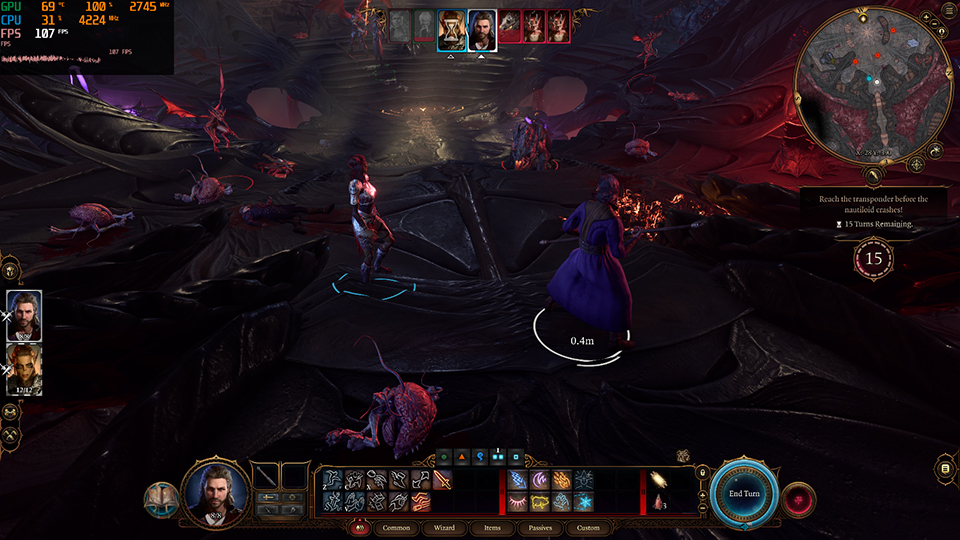Open the spellbook beside the character portrait
The width and height of the screenshot is (960, 540).
pos(159,498)
